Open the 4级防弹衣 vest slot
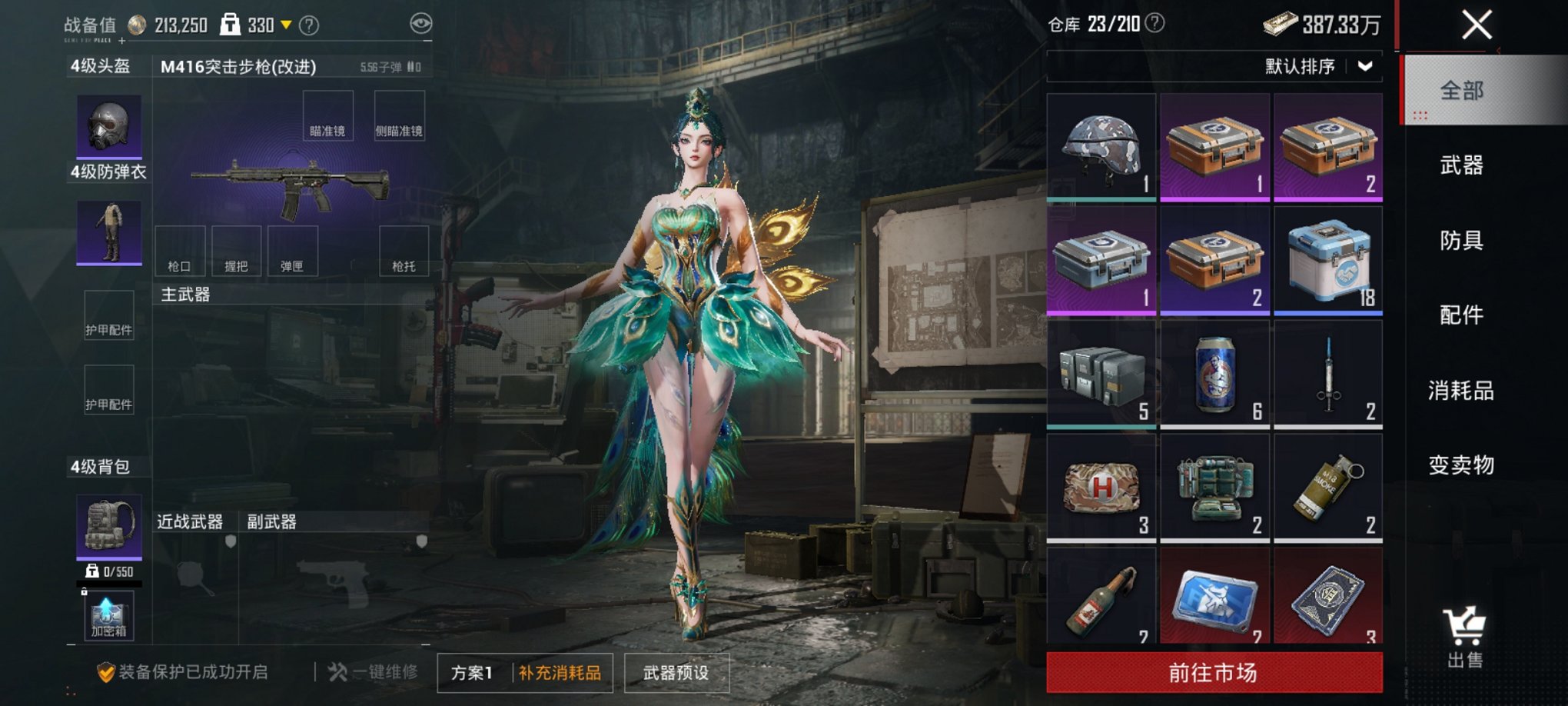The height and width of the screenshot is (706, 1568). [x=108, y=231]
